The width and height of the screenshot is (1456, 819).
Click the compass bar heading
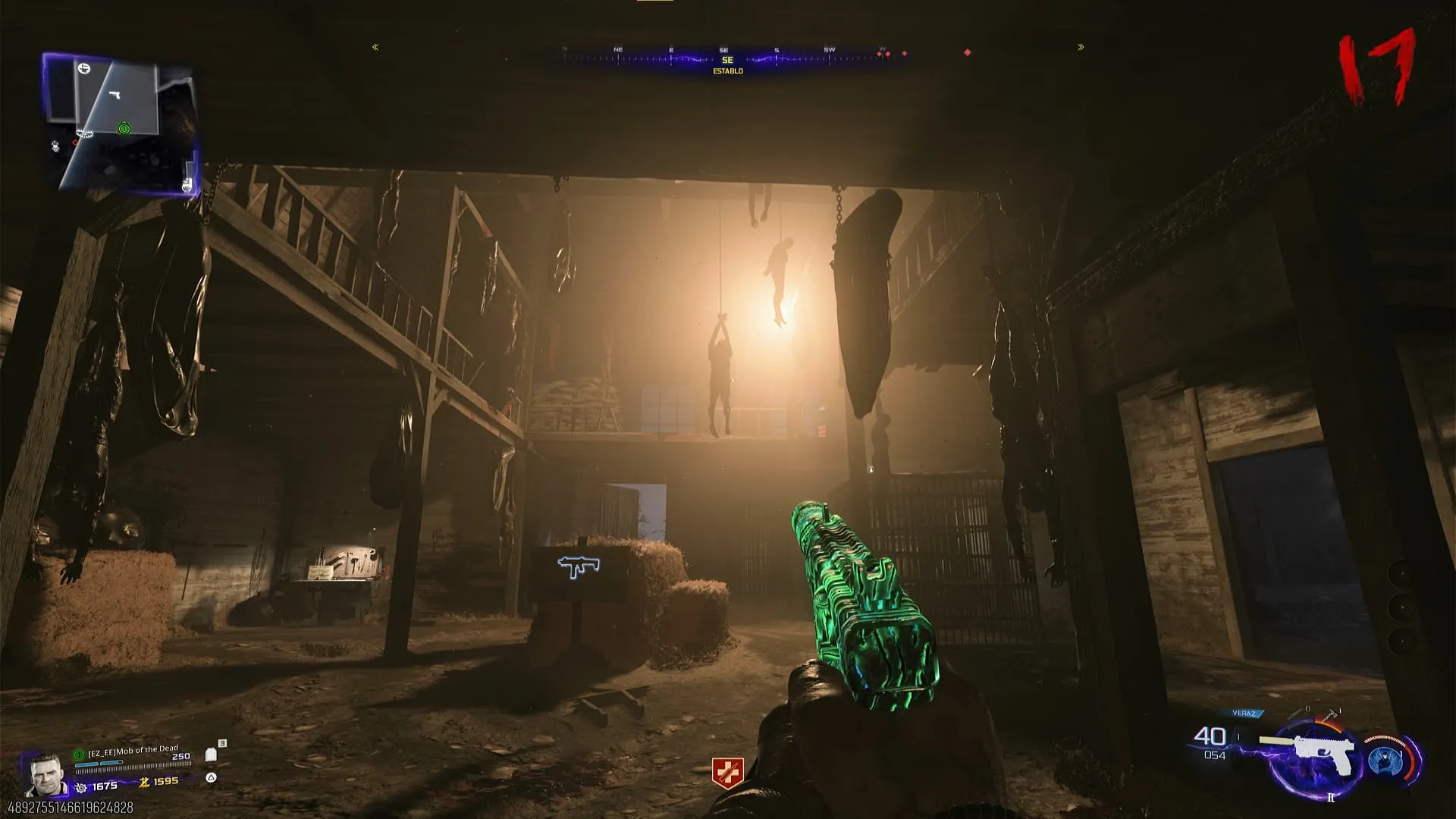pyautogui.click(x=727, y=60)
